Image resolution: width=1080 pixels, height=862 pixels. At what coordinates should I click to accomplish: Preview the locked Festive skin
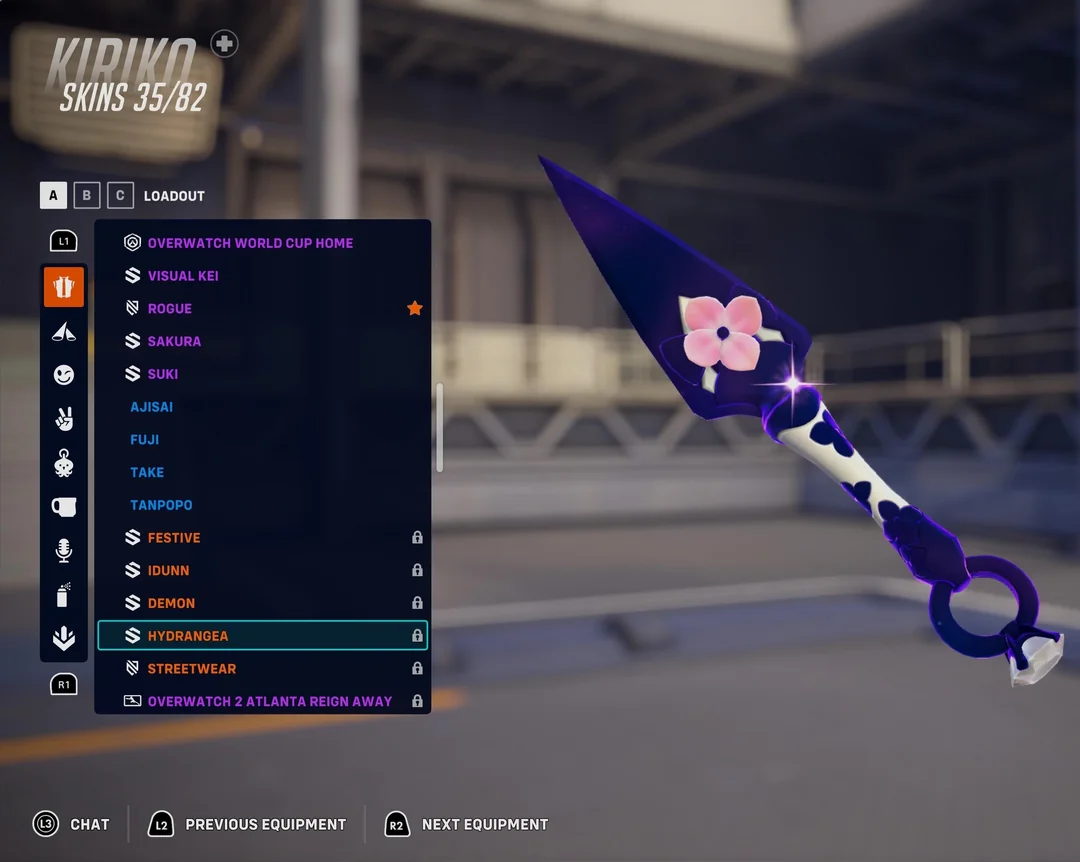(x=174, y=538)
